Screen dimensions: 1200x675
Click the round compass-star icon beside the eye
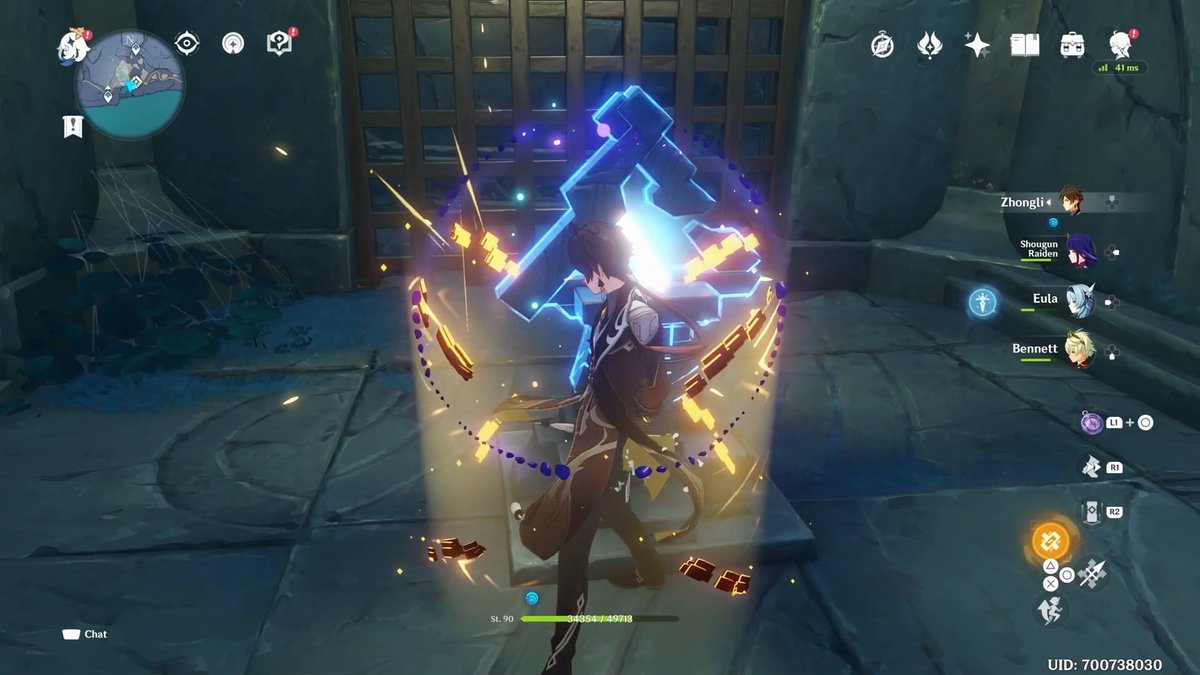[x=233, y=42]
